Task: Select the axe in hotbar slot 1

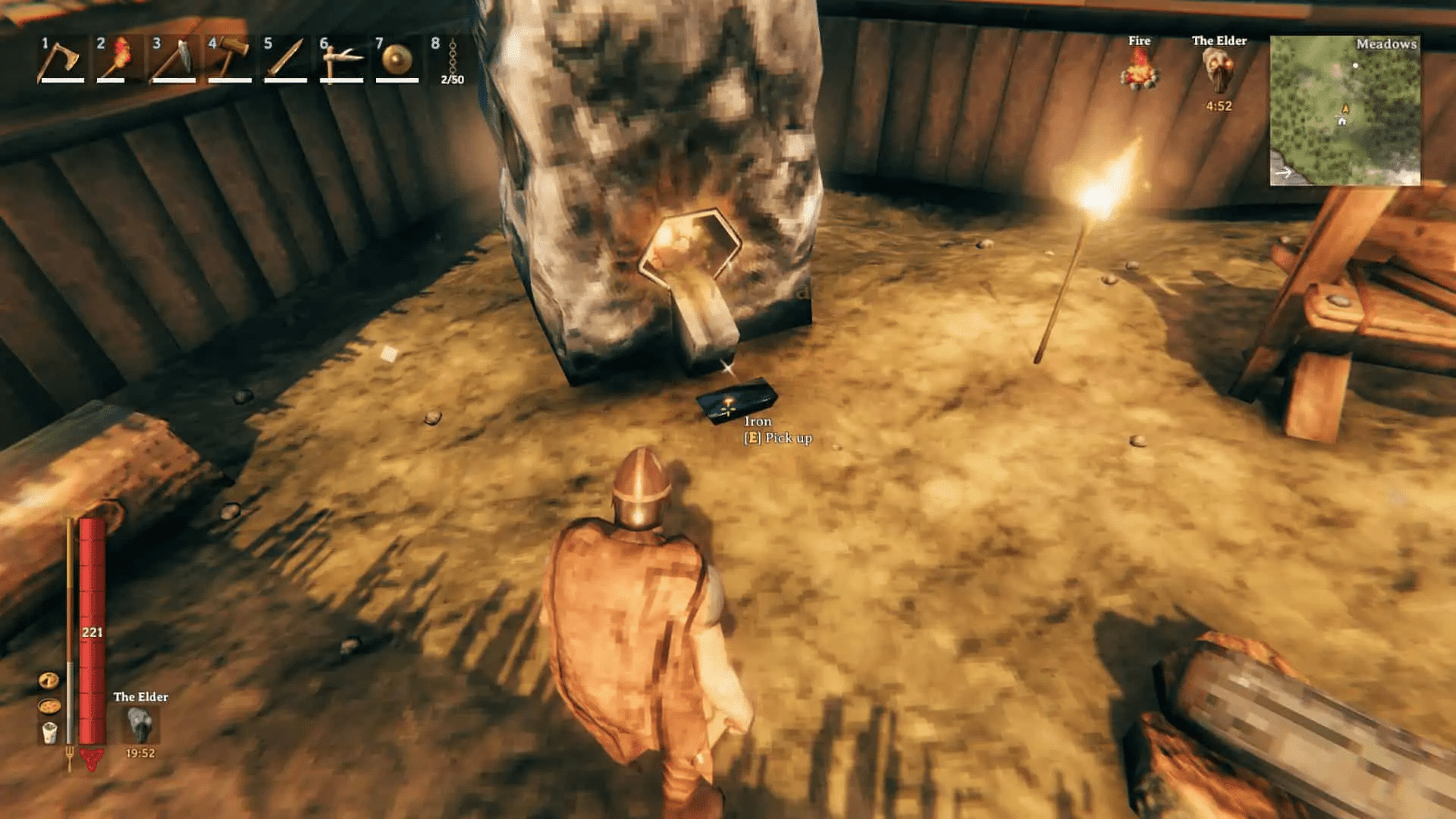Action: click(64, 62)
